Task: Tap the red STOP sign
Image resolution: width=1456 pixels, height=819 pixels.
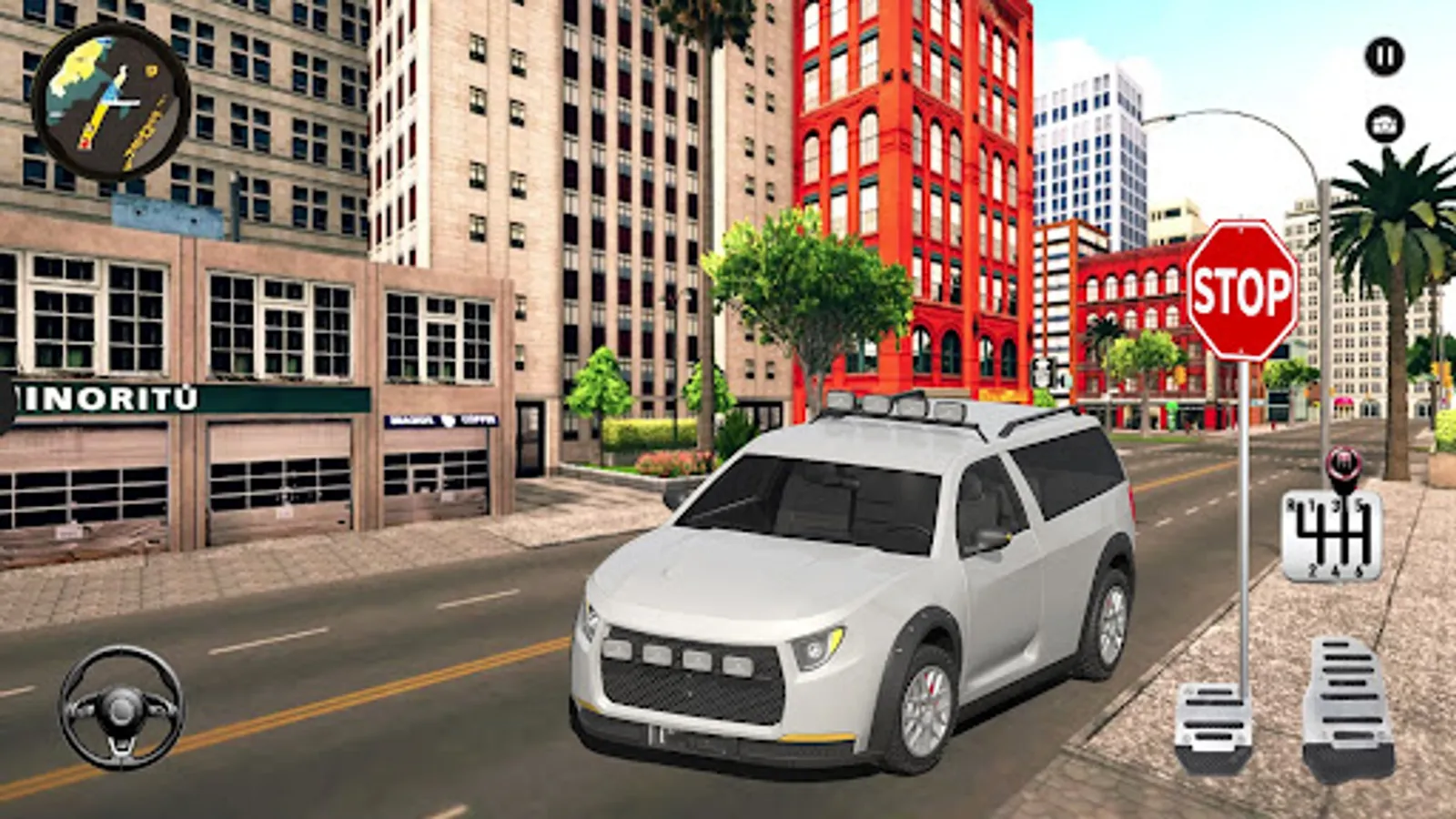Action: (x=1243, y=289)
